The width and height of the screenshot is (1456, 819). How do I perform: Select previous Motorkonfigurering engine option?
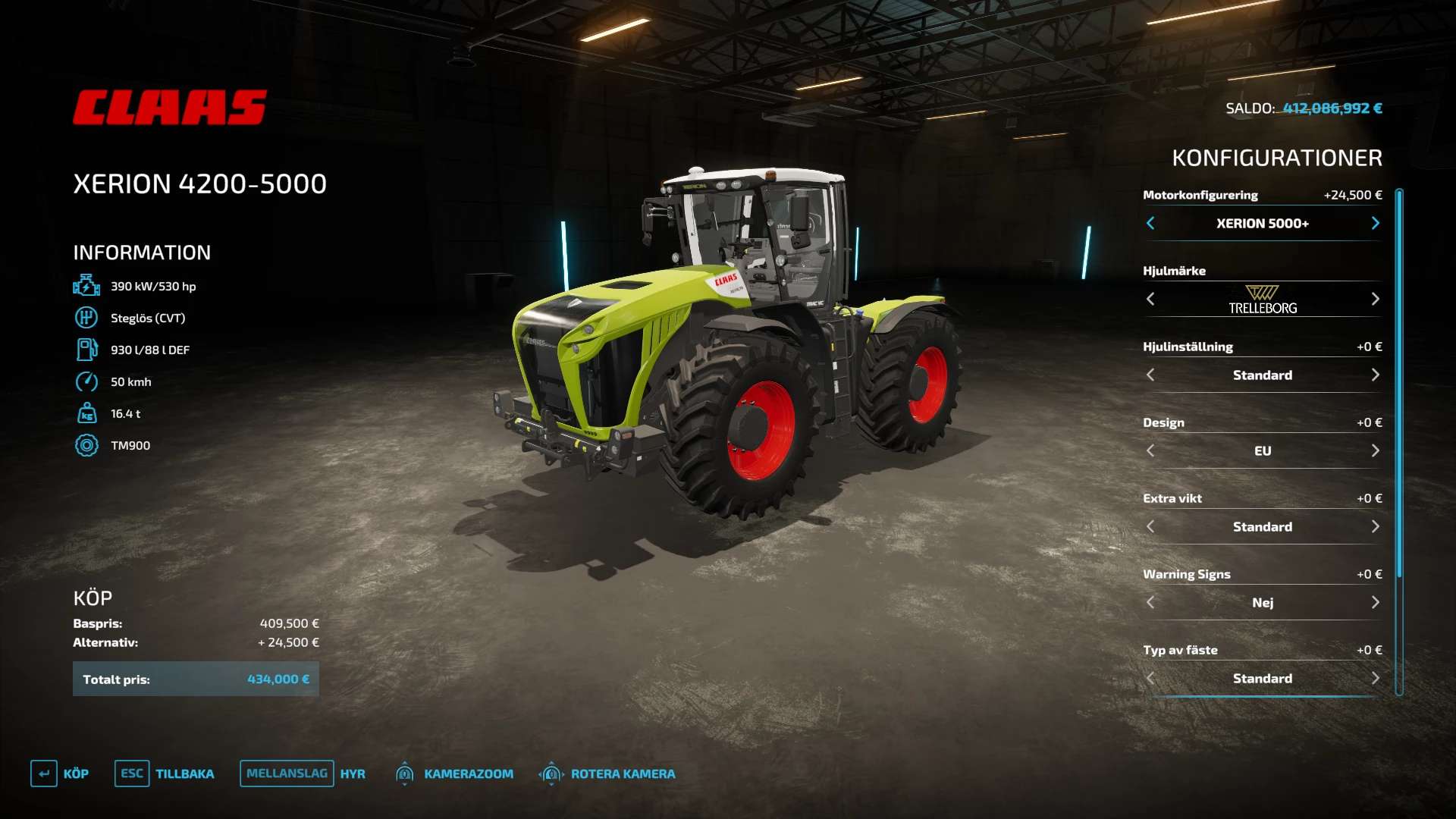tap(1150, 223)
